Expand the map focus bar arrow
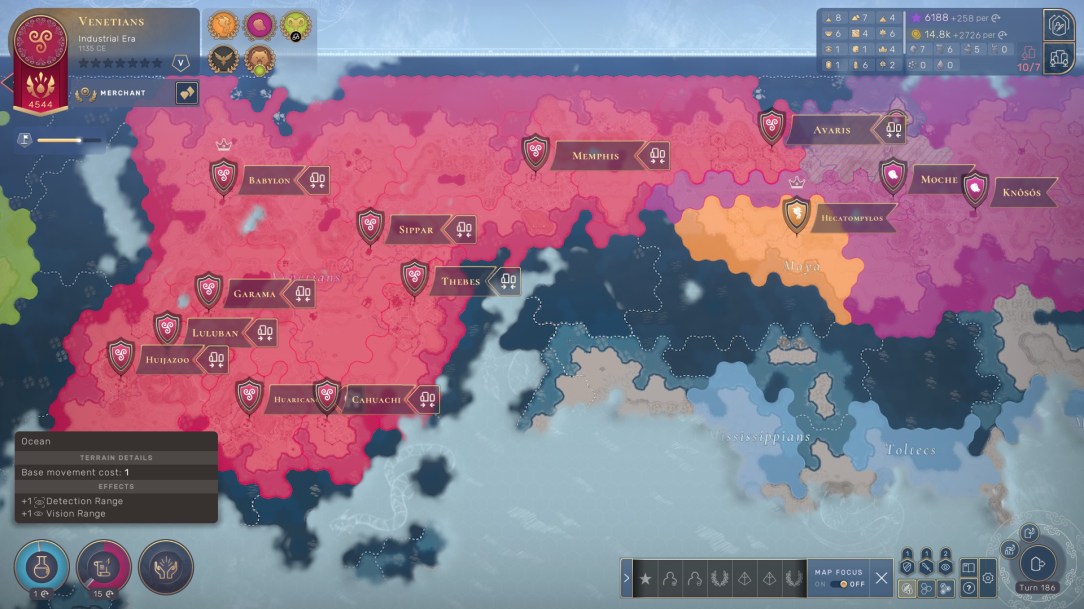The height and width of the screenshot is (609, 1084). [627, 578]
